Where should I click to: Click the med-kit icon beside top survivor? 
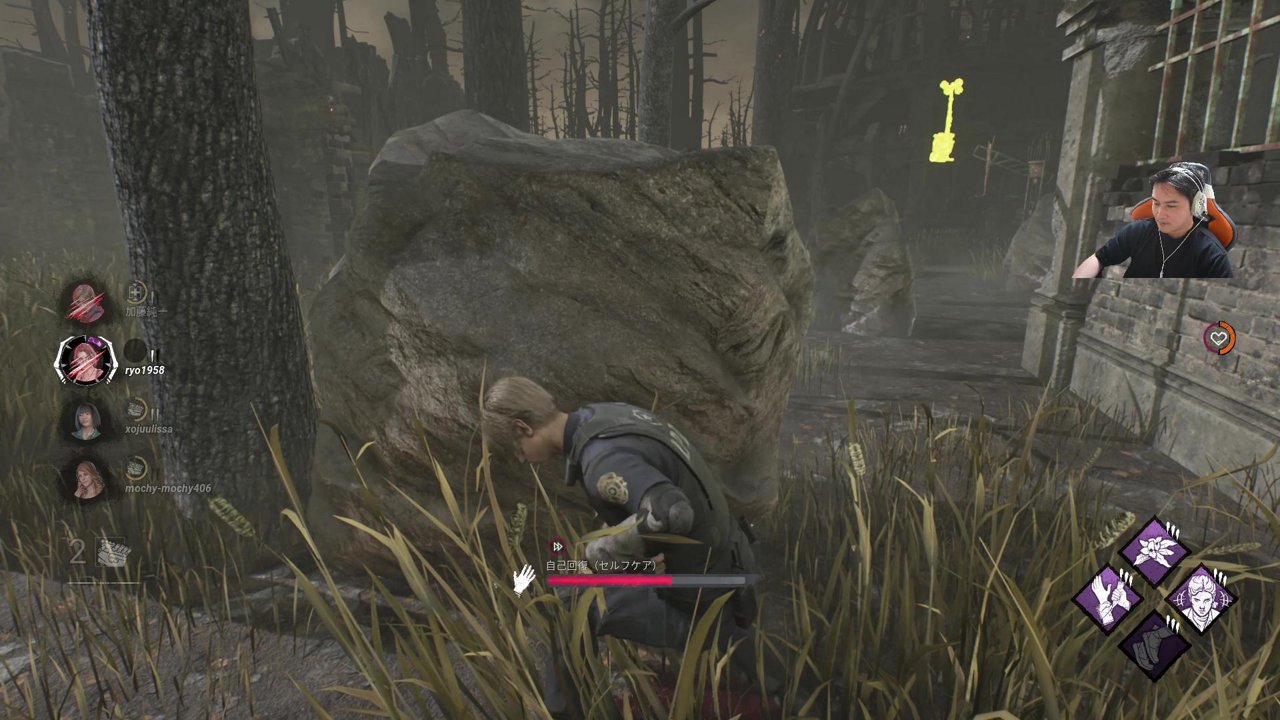(x=137, y=293)
